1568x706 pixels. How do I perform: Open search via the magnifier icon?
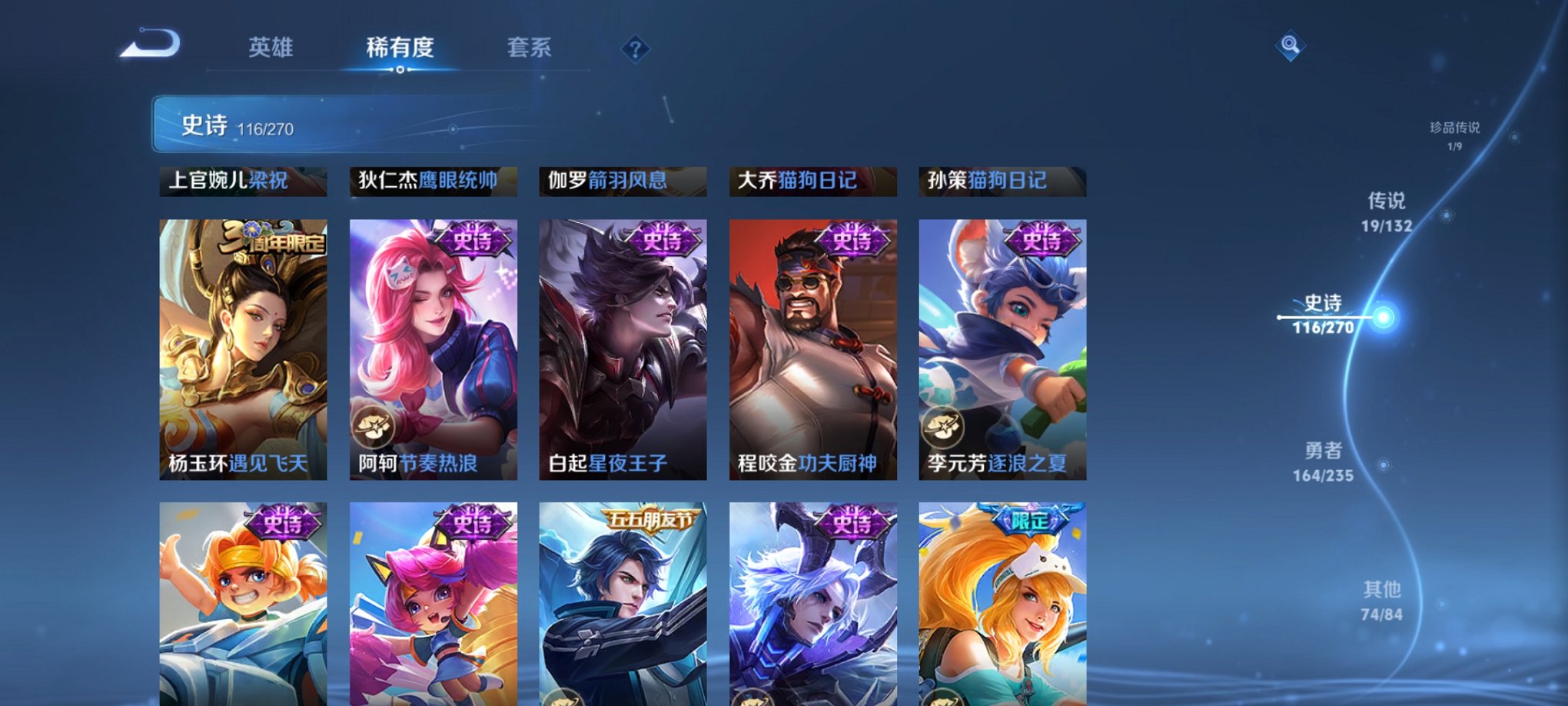tap(1291, 45)
